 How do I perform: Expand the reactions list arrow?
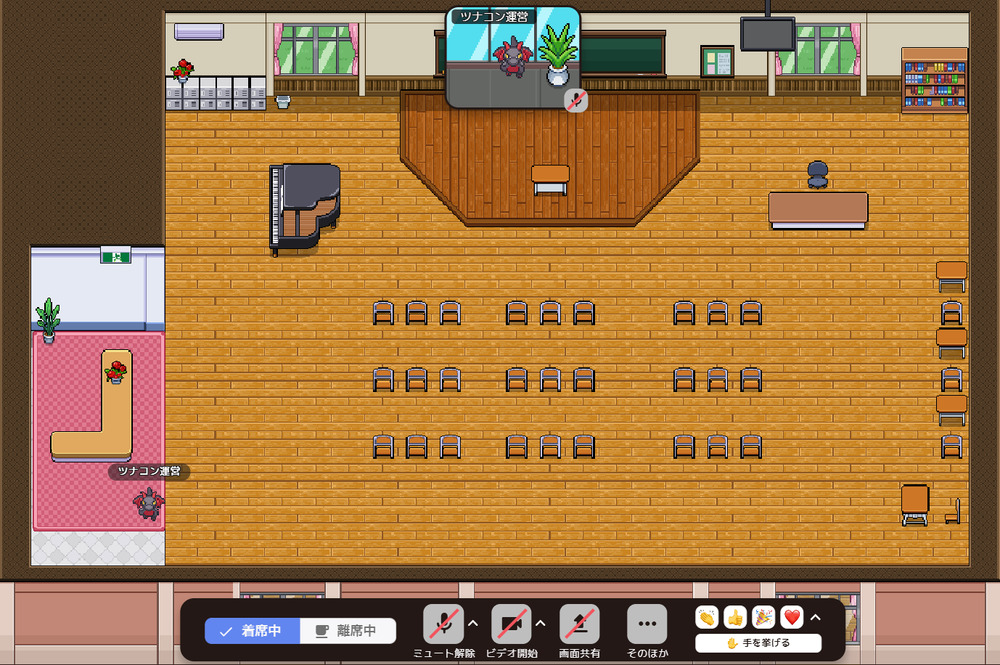pyautogui.click(x=815, y=617)
